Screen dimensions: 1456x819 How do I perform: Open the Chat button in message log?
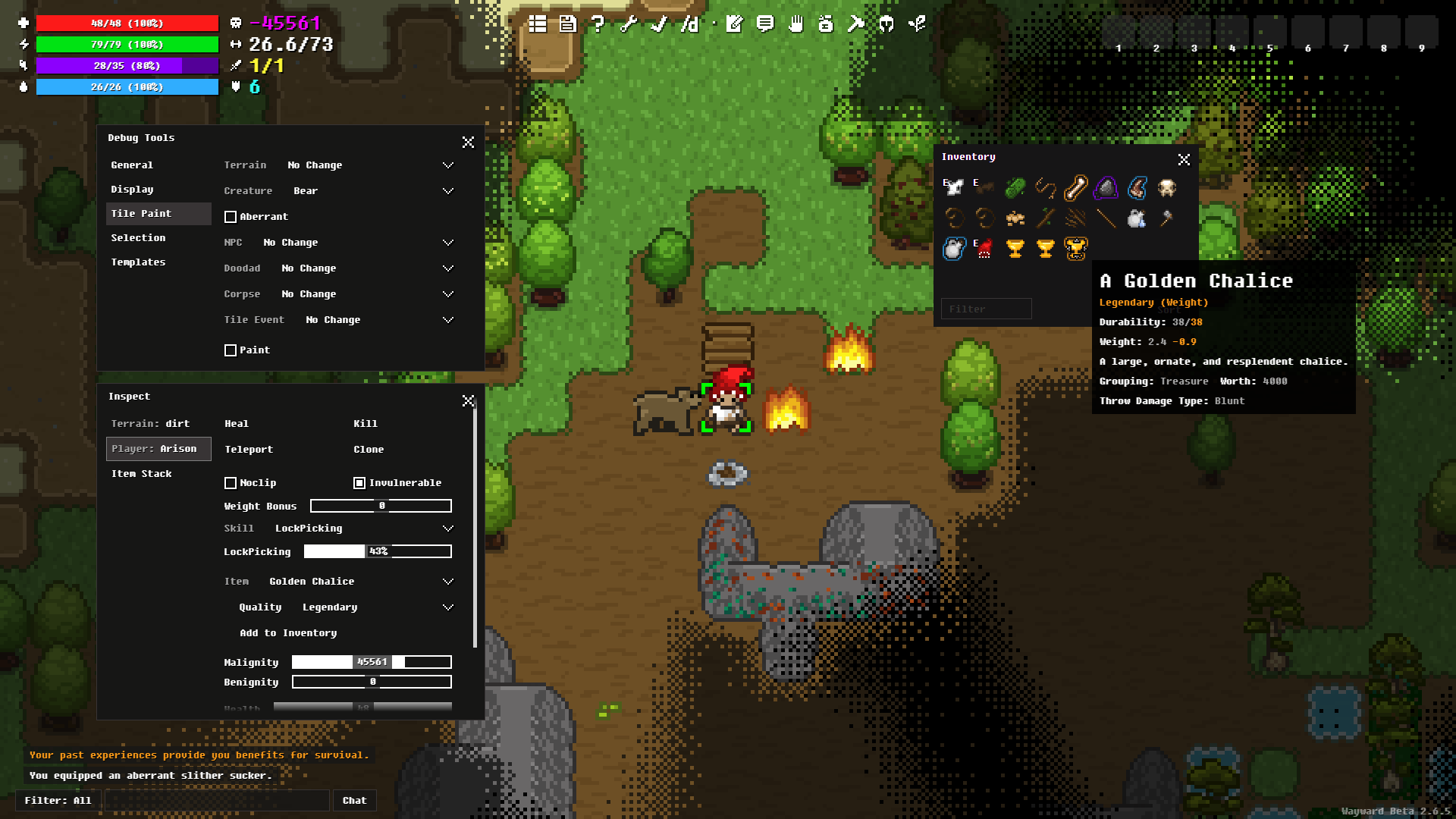(x=354, y=800)
